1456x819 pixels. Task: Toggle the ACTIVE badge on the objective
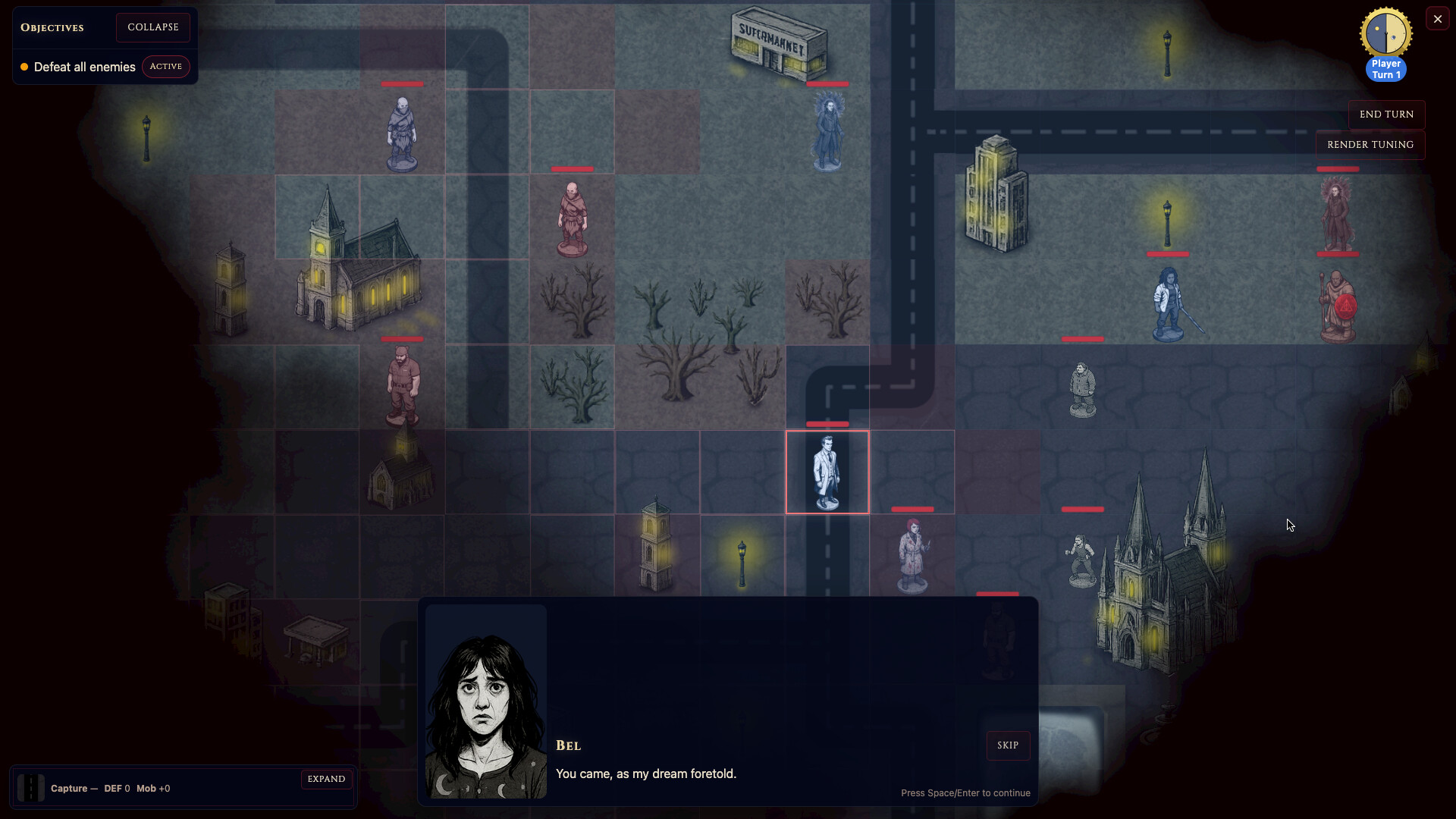coord(166,67)
